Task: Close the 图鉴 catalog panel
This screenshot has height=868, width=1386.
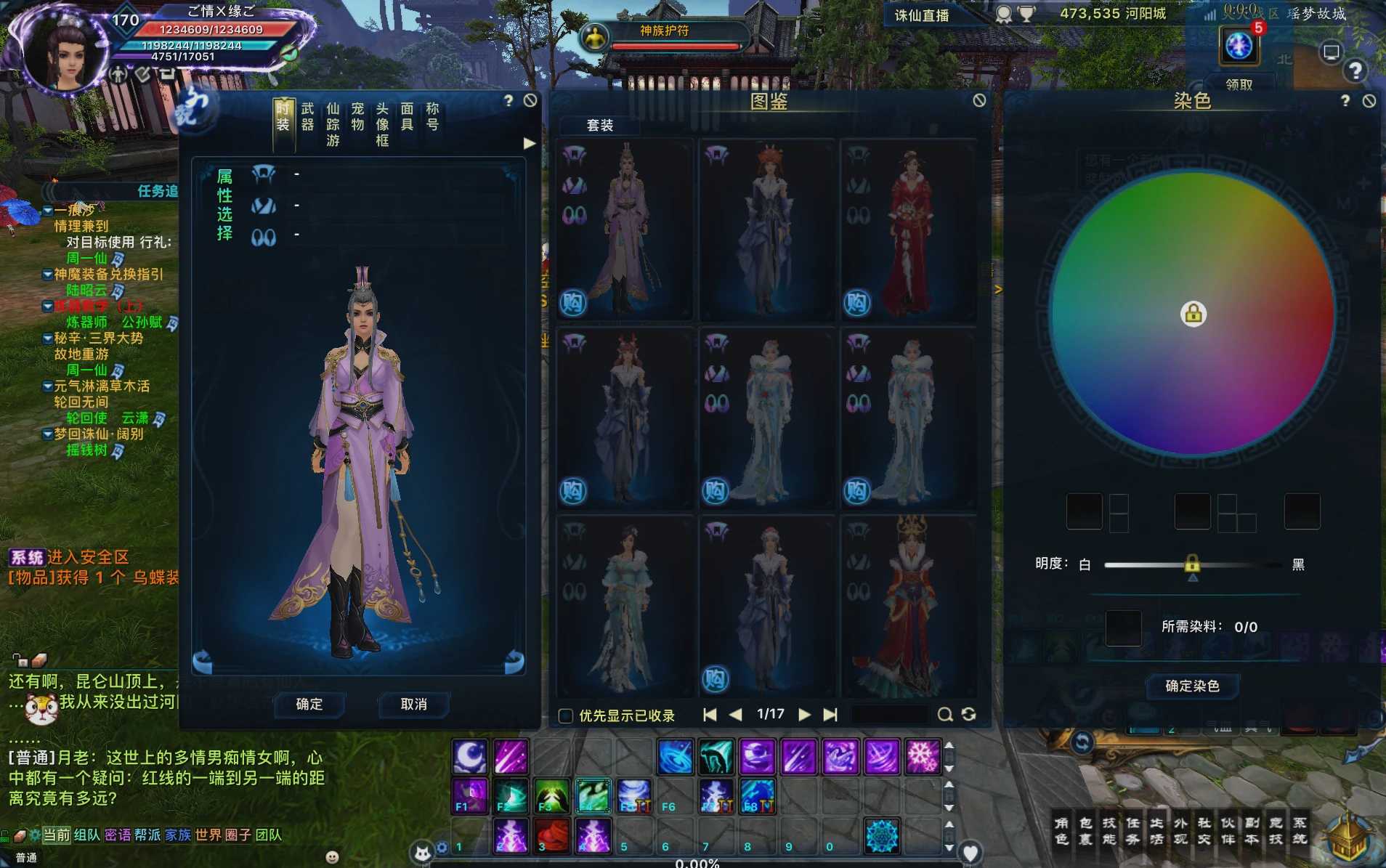Action: (x=979, y=100)
